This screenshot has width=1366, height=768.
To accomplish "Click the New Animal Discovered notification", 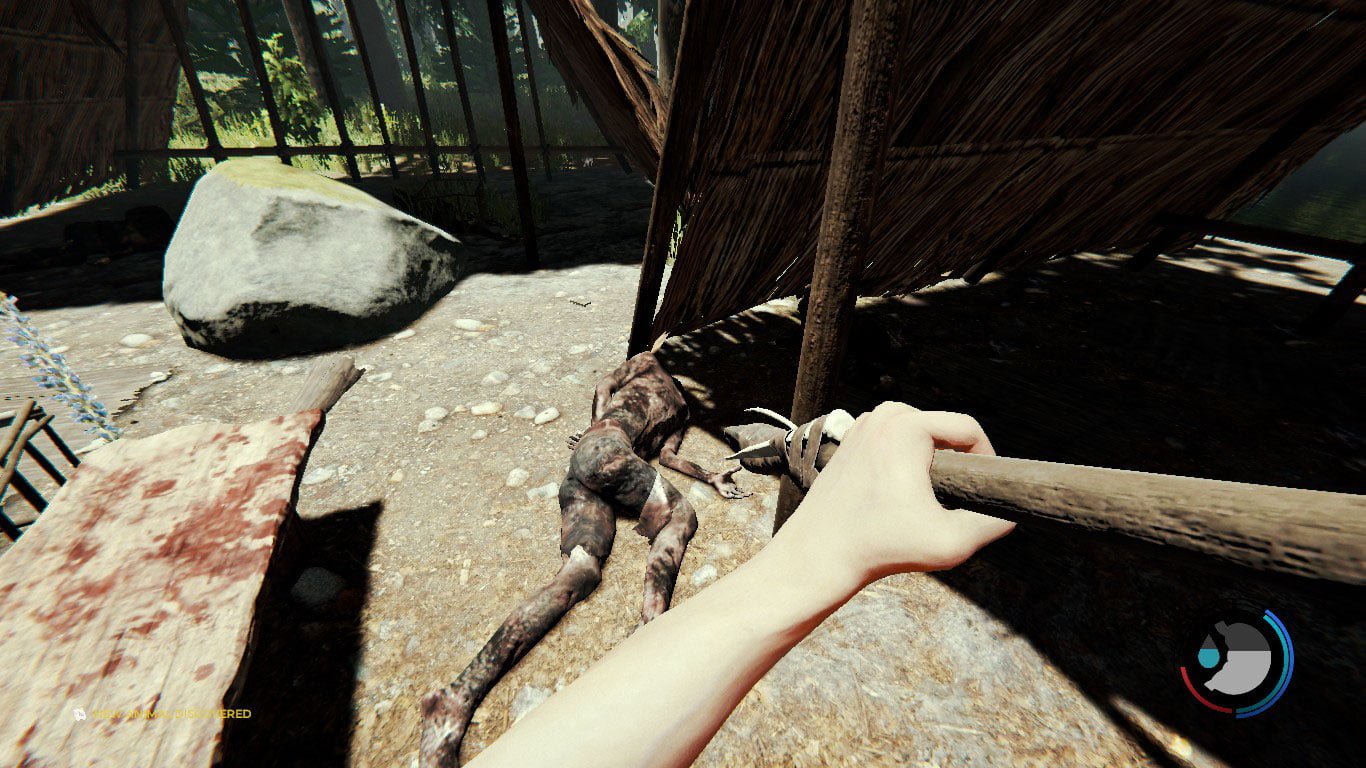I will pyautogui.click(x=170, y=713).
